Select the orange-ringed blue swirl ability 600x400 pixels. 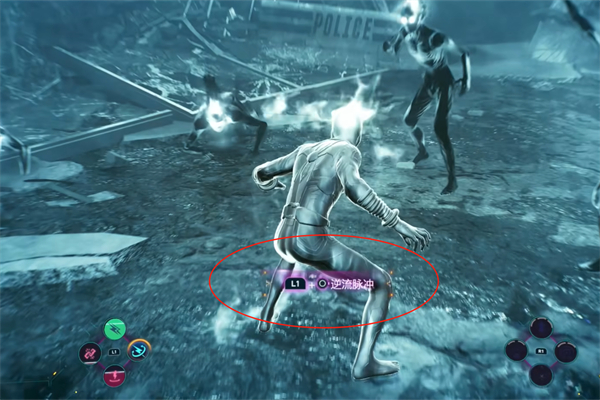[x=138, y=350]
